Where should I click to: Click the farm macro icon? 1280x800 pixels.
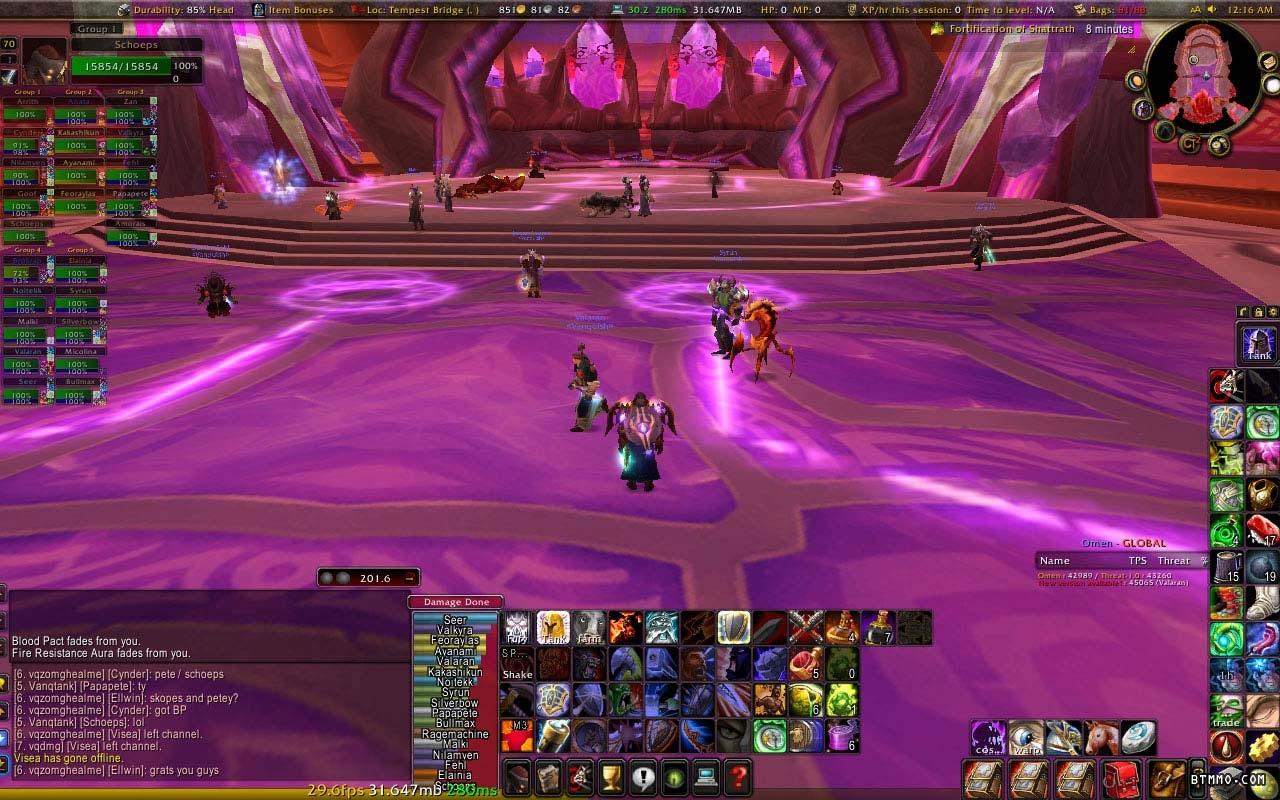coord(589,628)
